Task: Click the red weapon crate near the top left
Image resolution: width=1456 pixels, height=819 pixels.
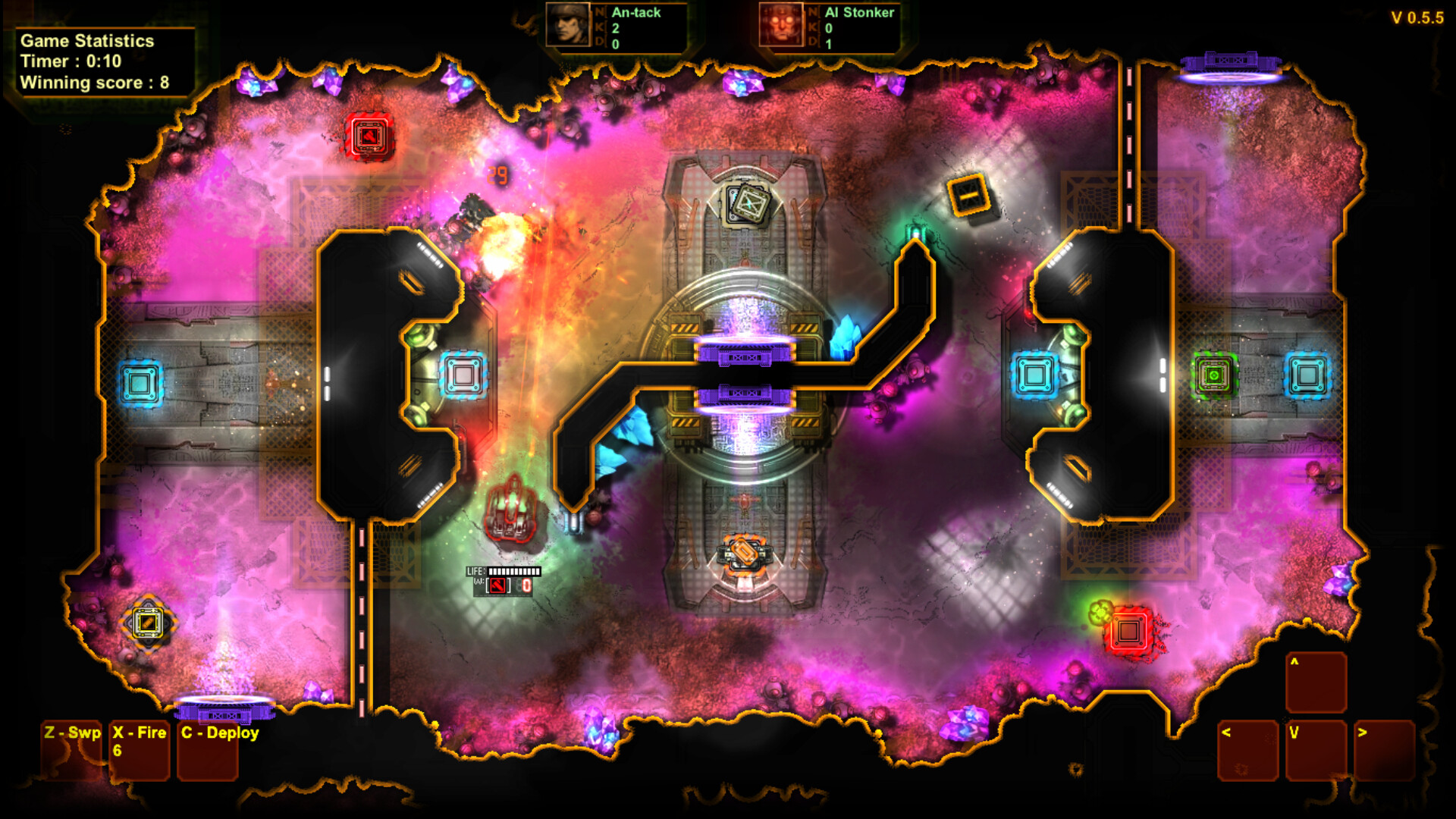Action: click(368, 135)
